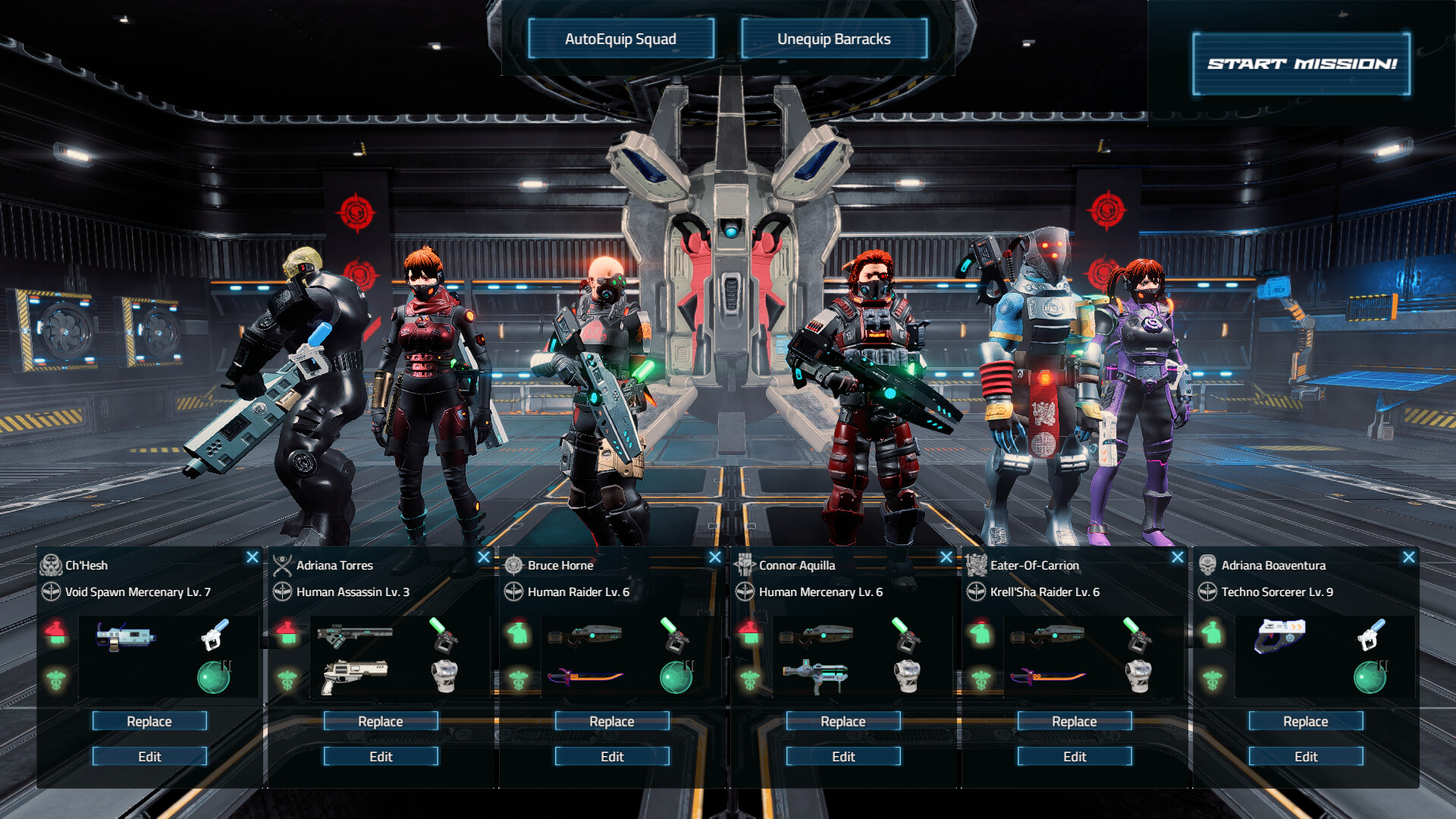Click the skull emblem next to Adriana Boaventura

tap(1208, 565)
